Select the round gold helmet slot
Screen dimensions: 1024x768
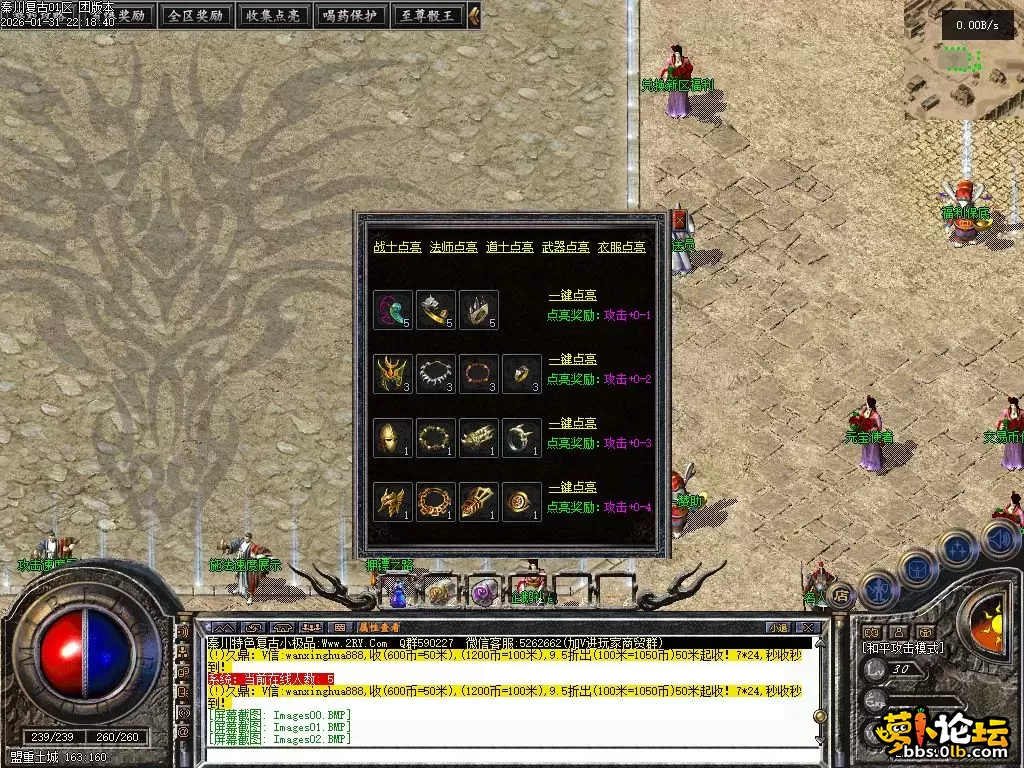pyautogui.click(x=393, y=438)
